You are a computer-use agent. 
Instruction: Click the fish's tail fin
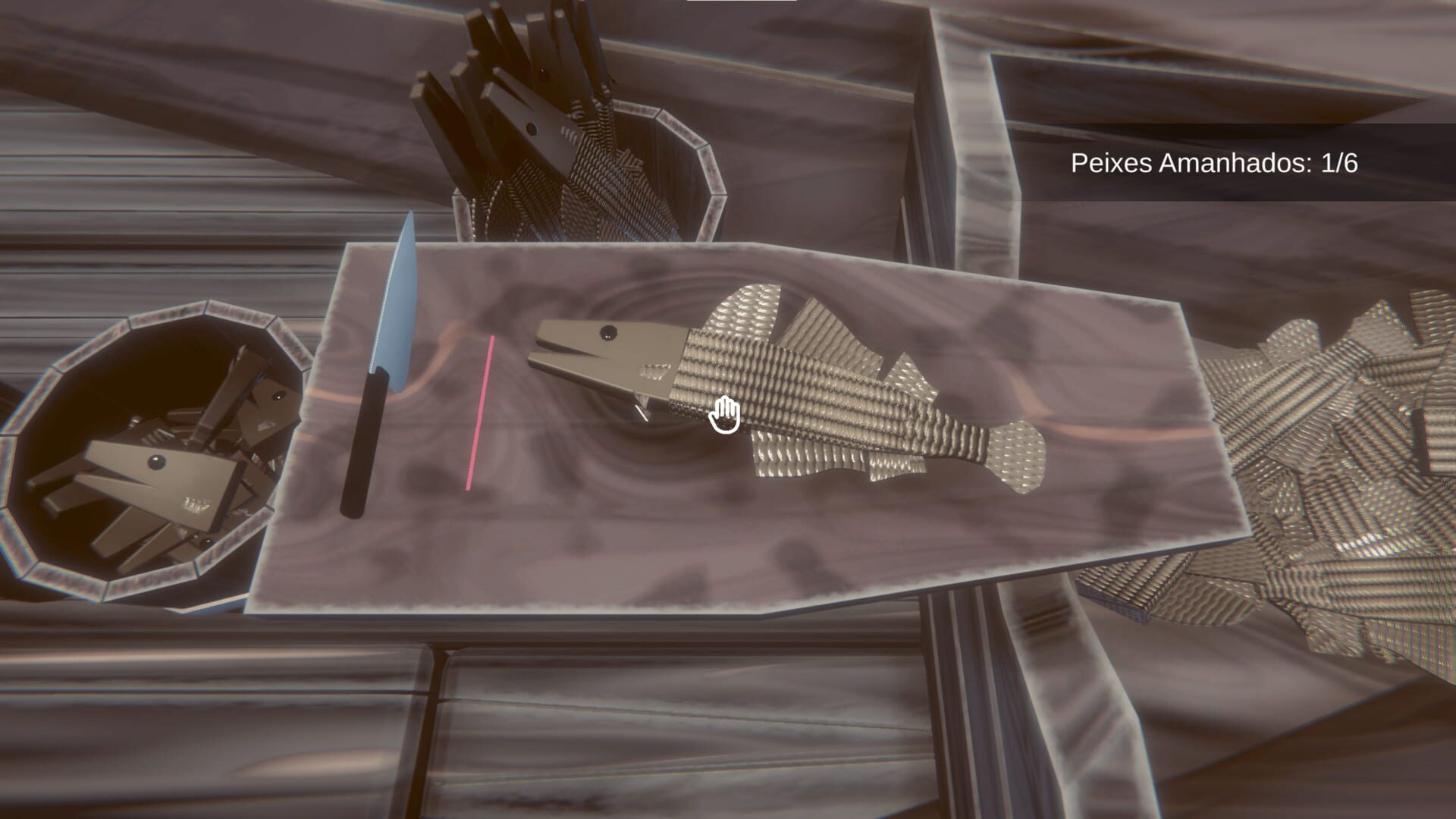tap(1016, 455)
